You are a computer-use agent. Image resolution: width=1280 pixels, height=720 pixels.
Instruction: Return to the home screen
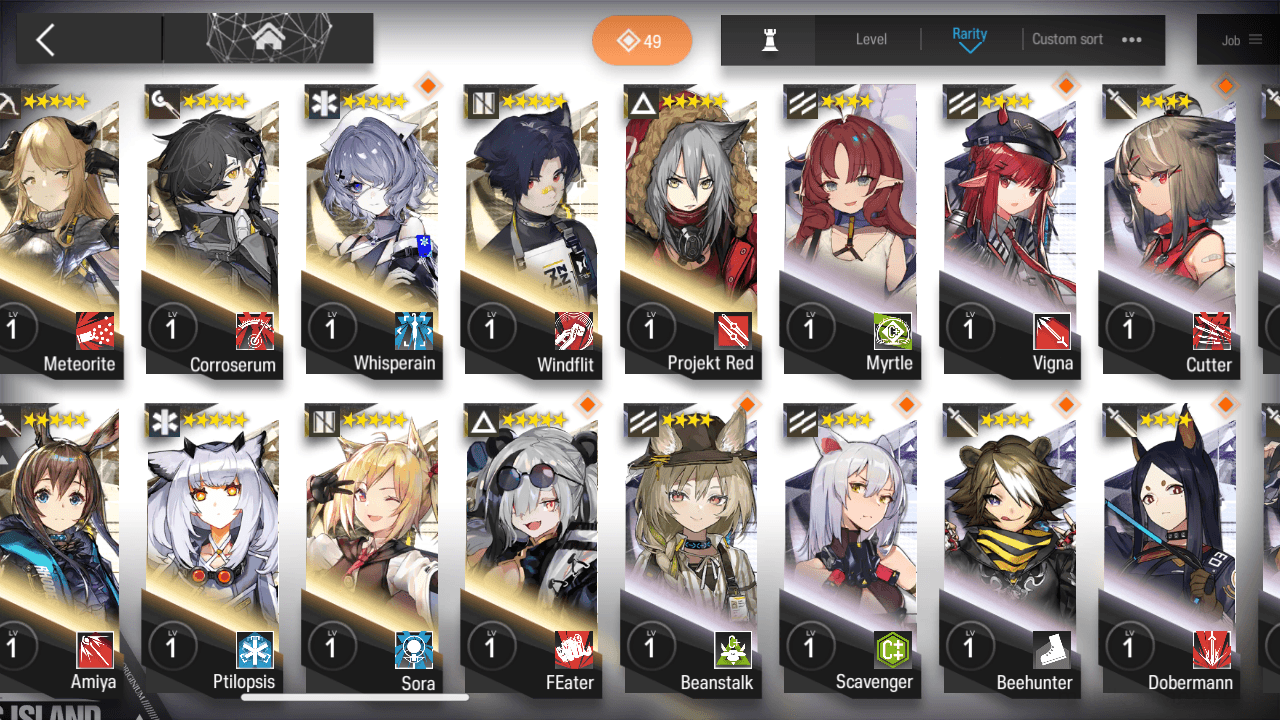tap(267, 39)
